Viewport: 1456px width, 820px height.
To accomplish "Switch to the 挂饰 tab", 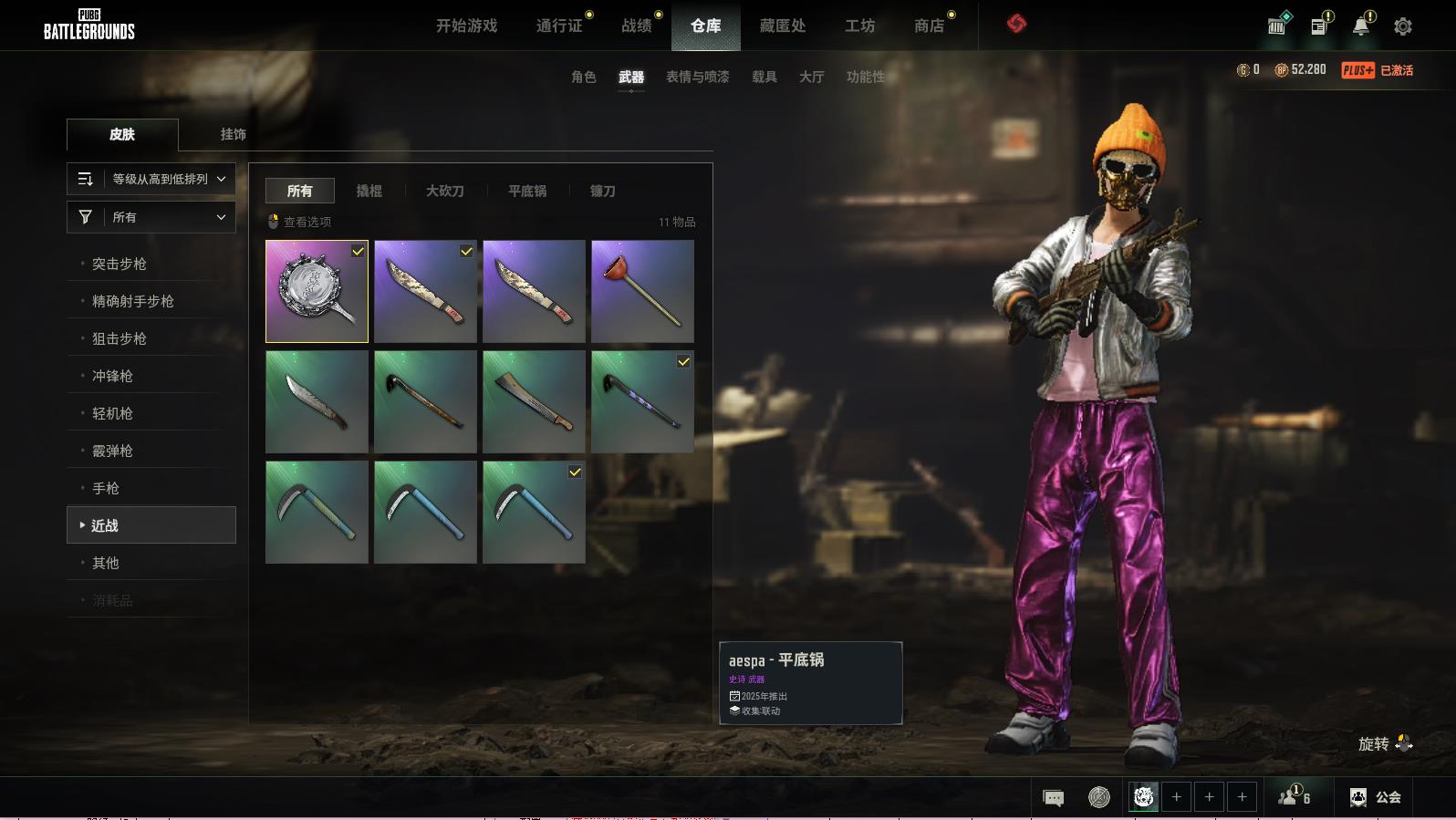I will click(x=233, y=134).
